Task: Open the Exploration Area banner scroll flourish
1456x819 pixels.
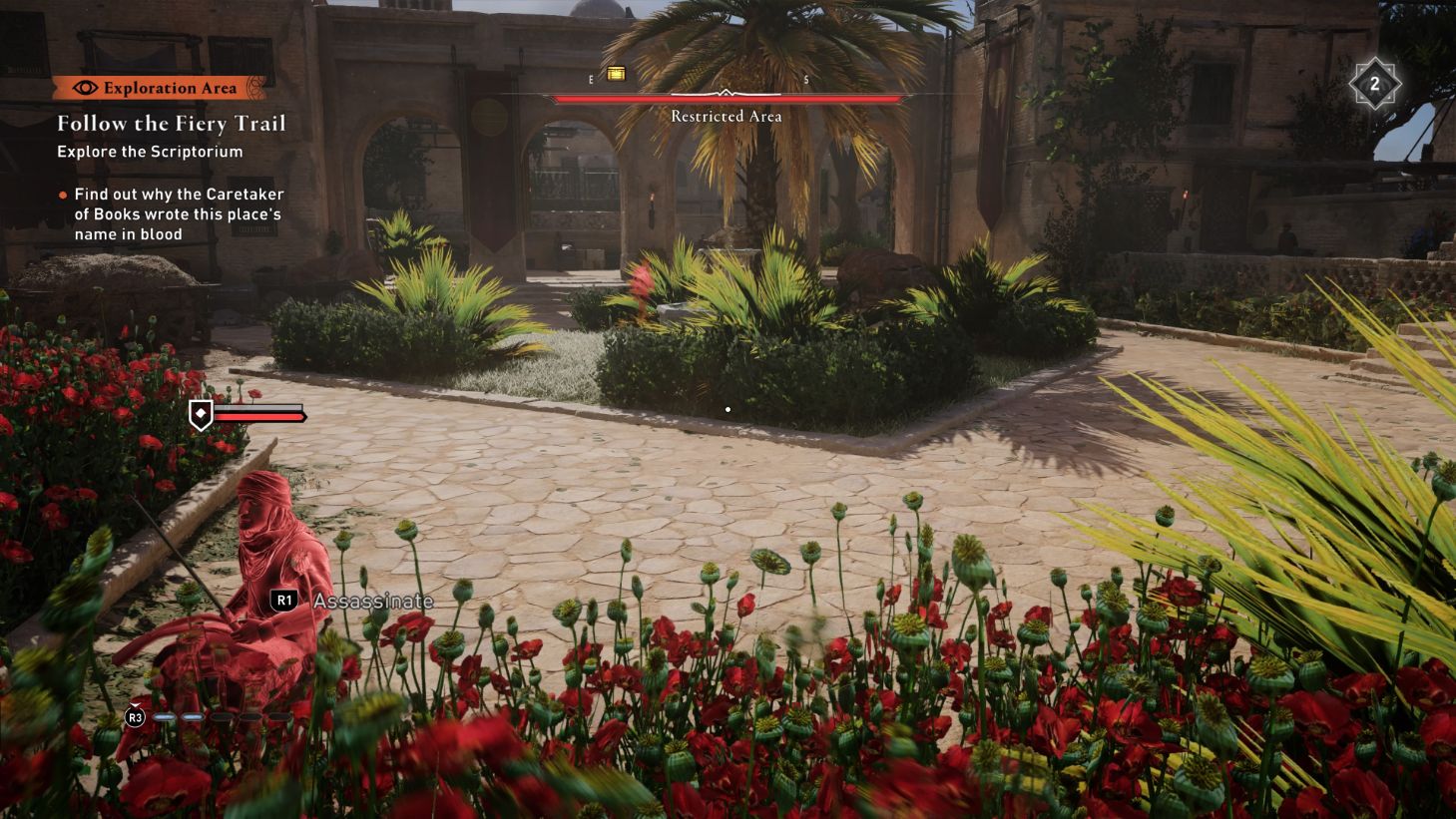Action: click(254, 88)
